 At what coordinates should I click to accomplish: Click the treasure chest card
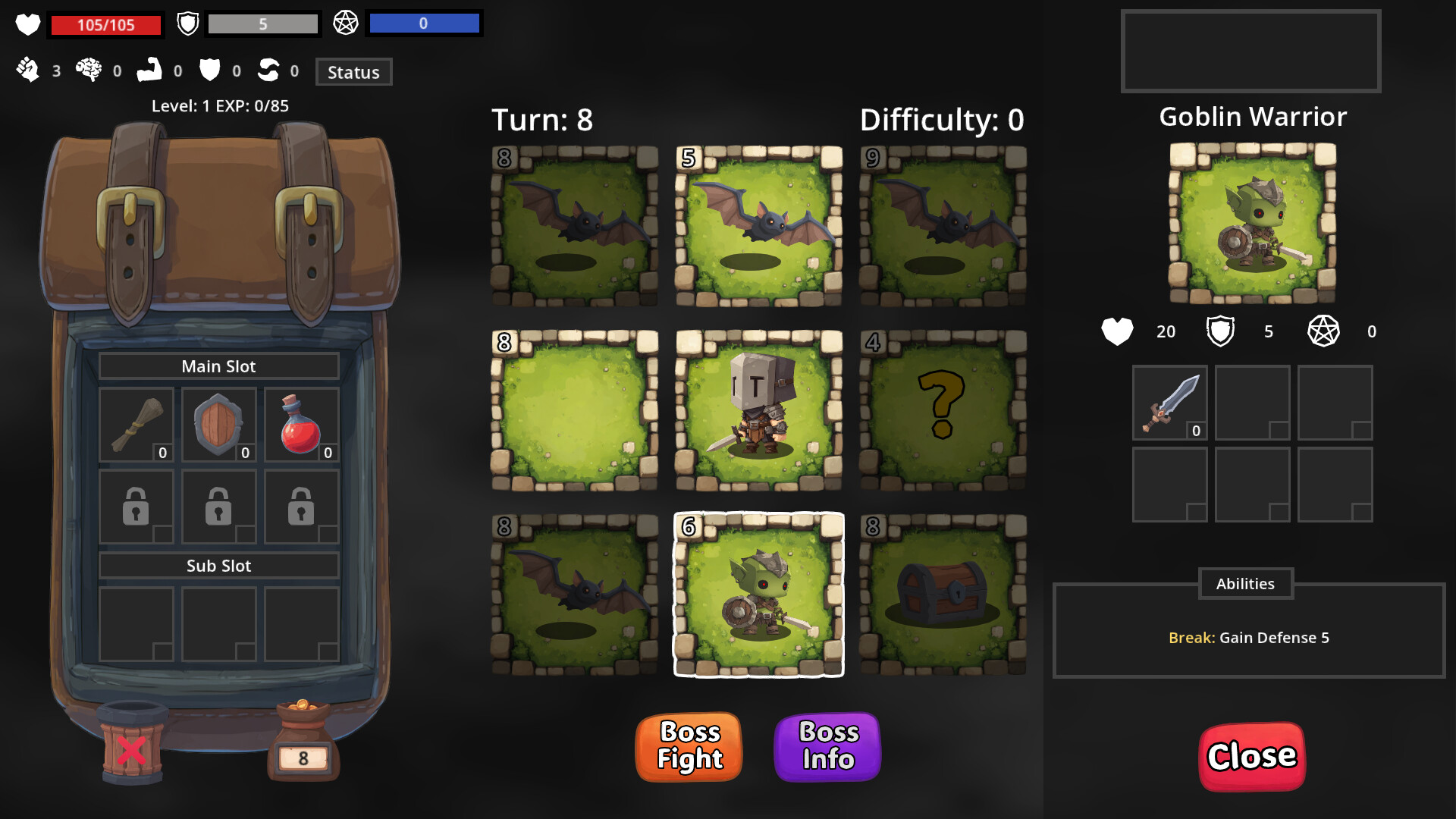pos(943,595)
